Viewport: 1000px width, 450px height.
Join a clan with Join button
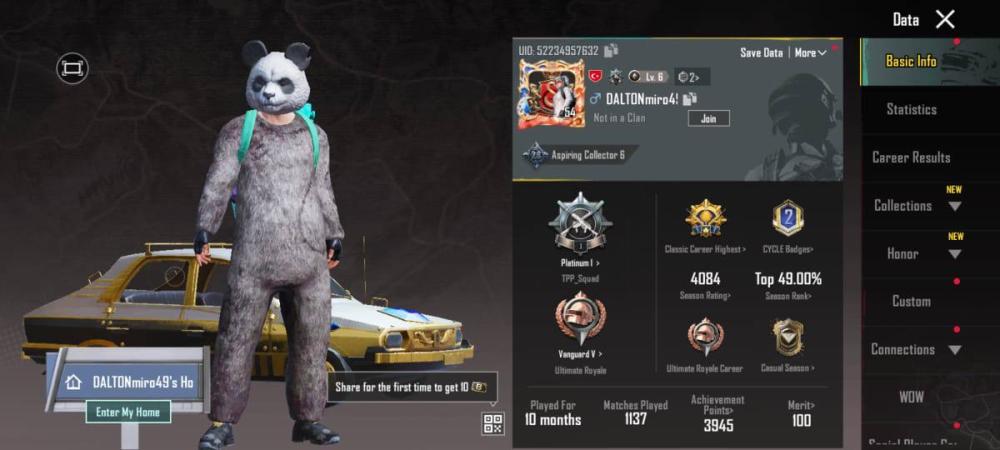click(708, 118)
